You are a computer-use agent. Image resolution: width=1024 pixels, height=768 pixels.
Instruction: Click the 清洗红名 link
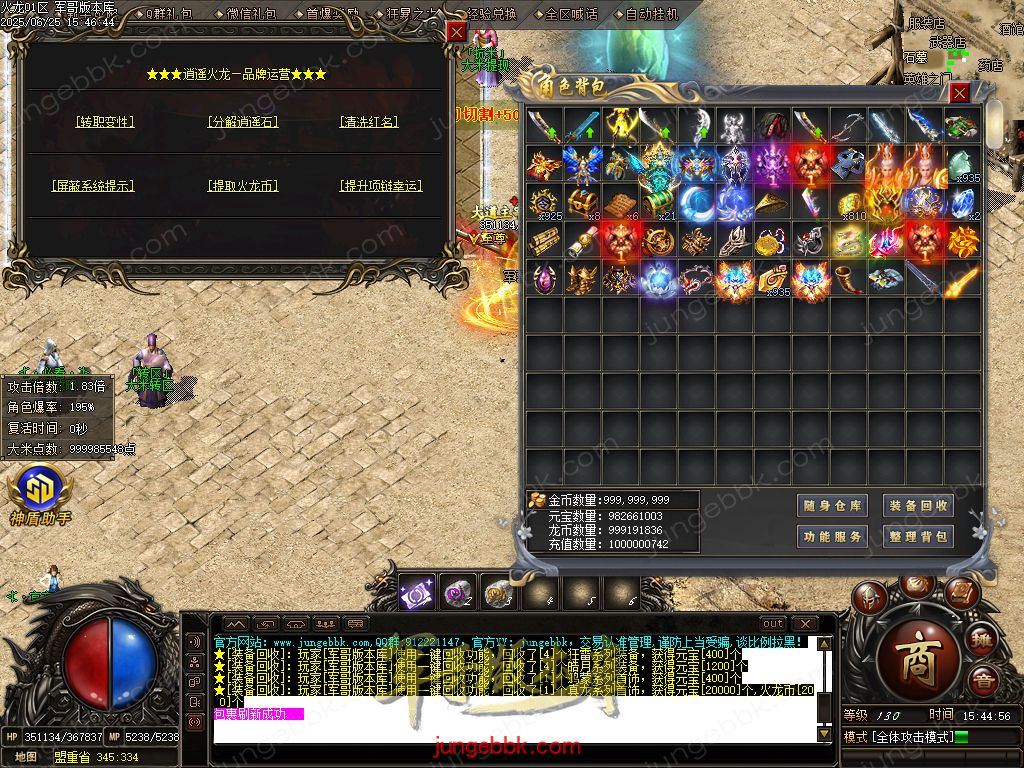pyautogui.click(x=370, y=122)
